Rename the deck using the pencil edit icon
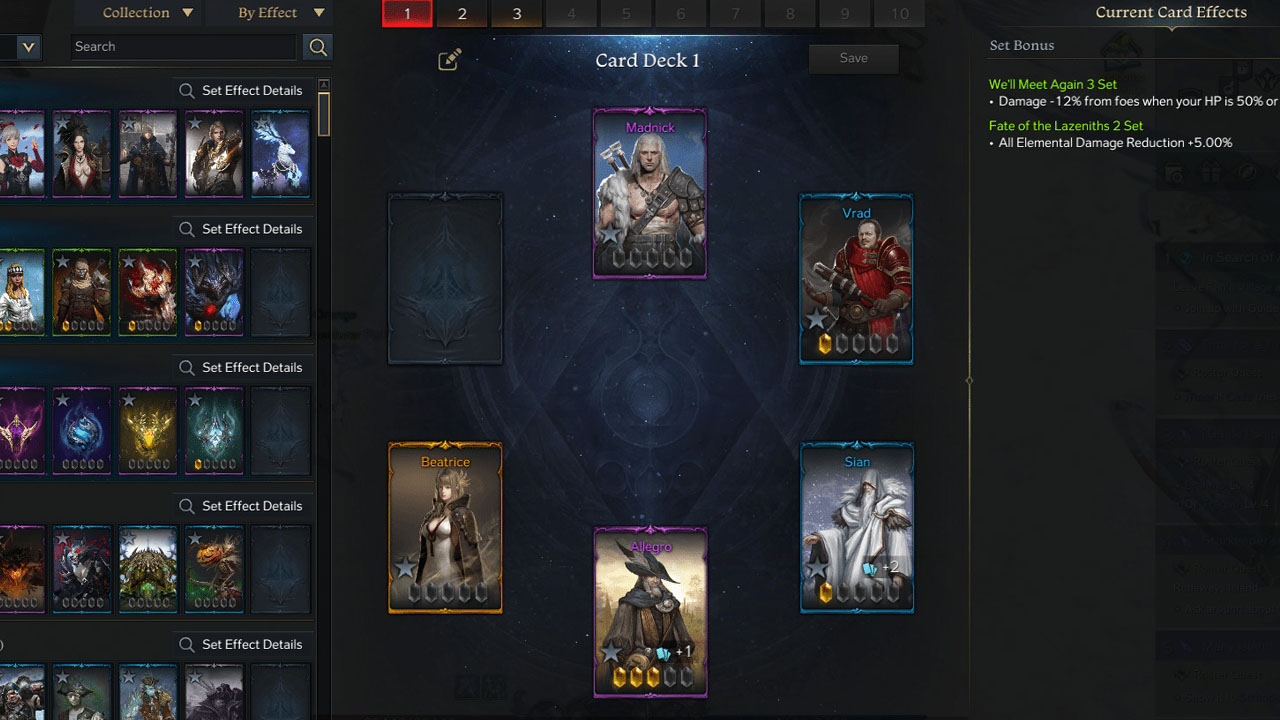The width and height of the screenshot is (1280, 720). coord(449,59)
